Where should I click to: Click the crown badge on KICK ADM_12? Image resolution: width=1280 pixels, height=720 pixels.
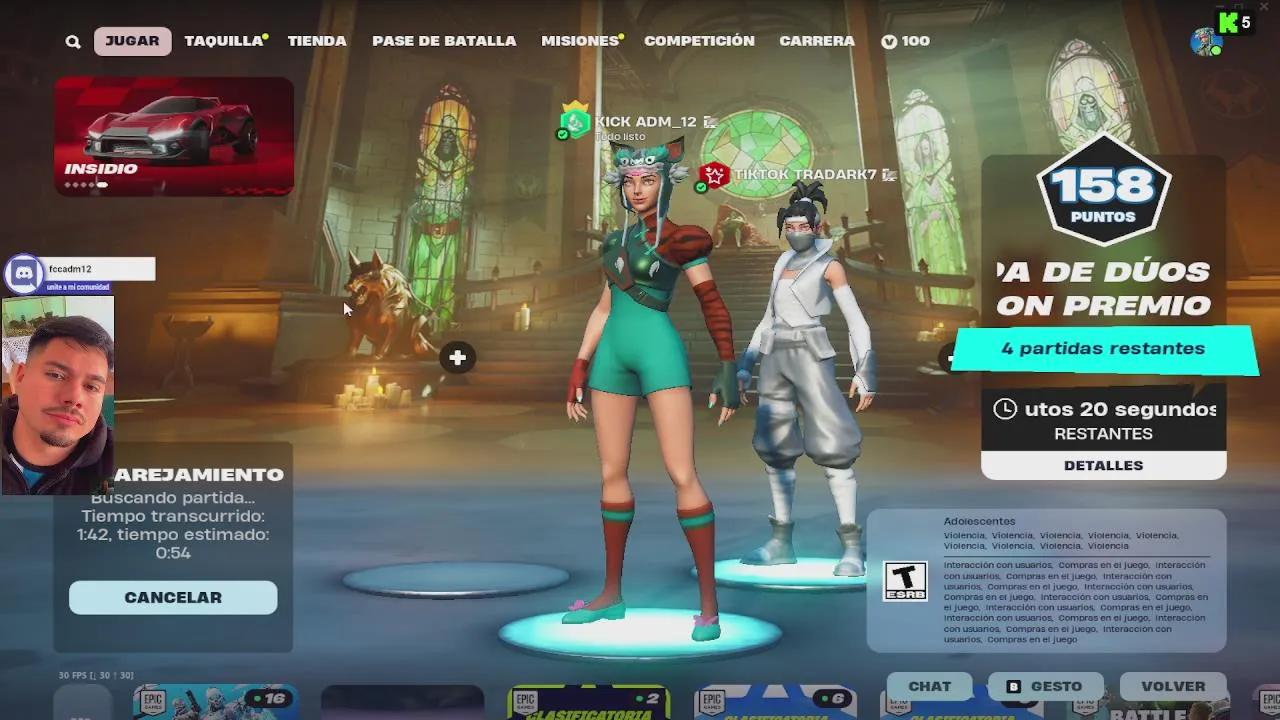574,106
